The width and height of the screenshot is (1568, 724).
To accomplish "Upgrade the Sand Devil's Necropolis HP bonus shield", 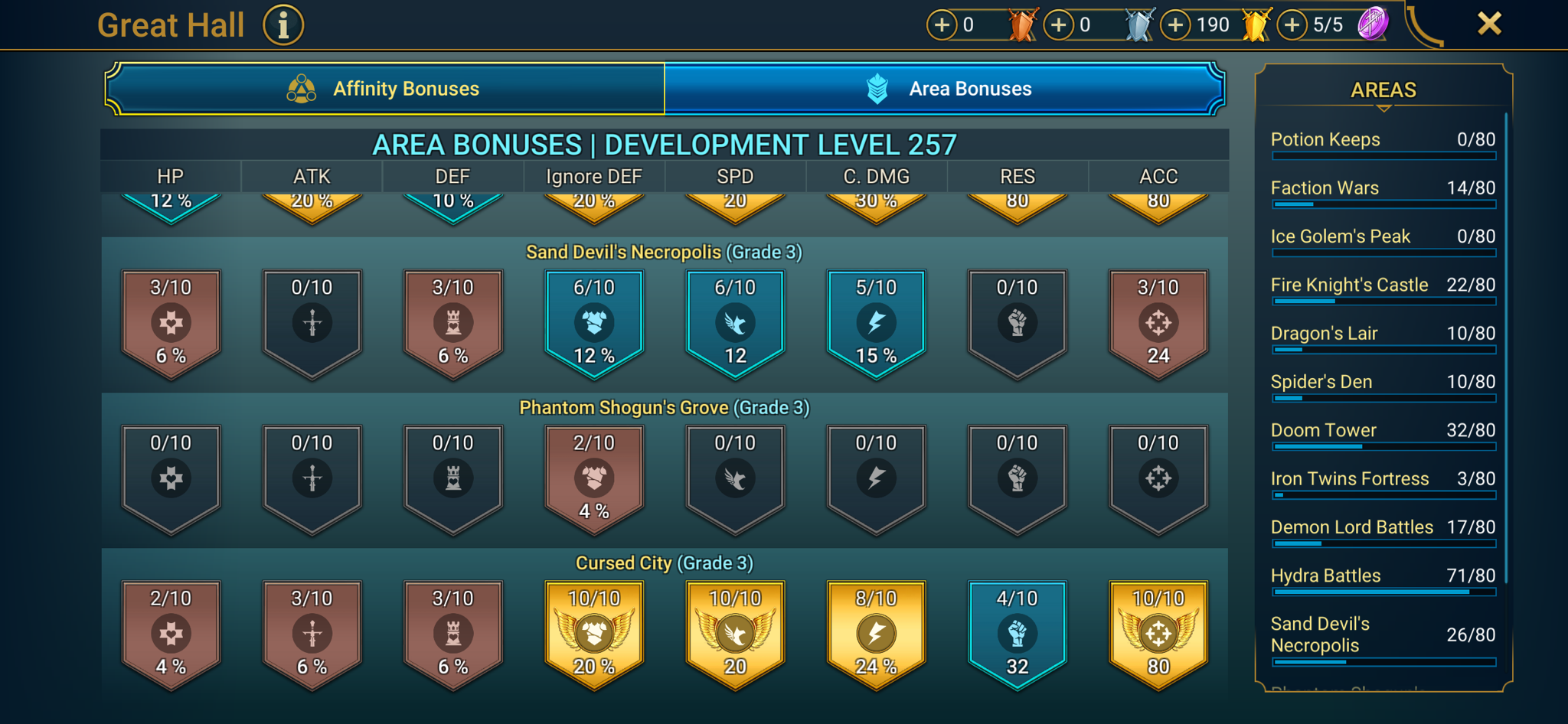I will coord(171,321).
